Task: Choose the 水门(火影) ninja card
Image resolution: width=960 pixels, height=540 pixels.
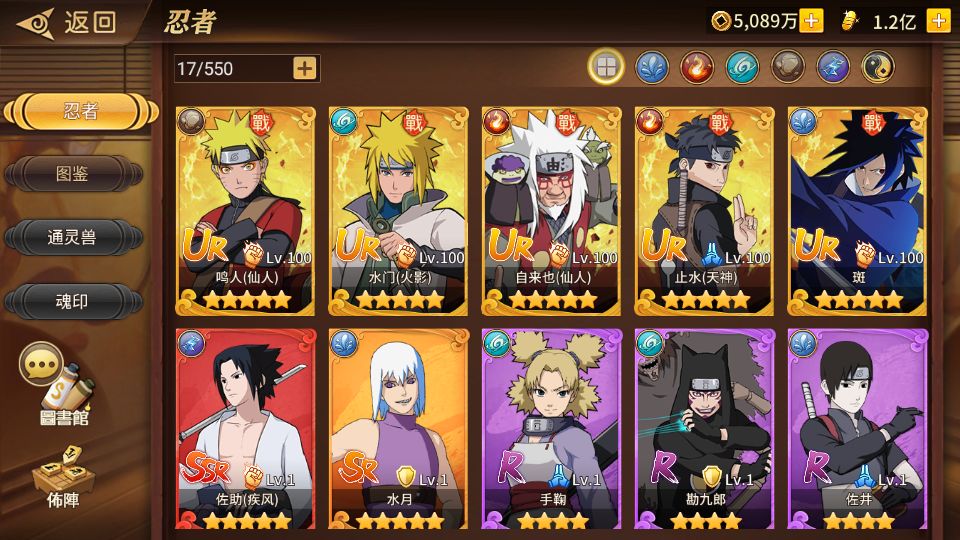Action: click(x=399, y=210)
